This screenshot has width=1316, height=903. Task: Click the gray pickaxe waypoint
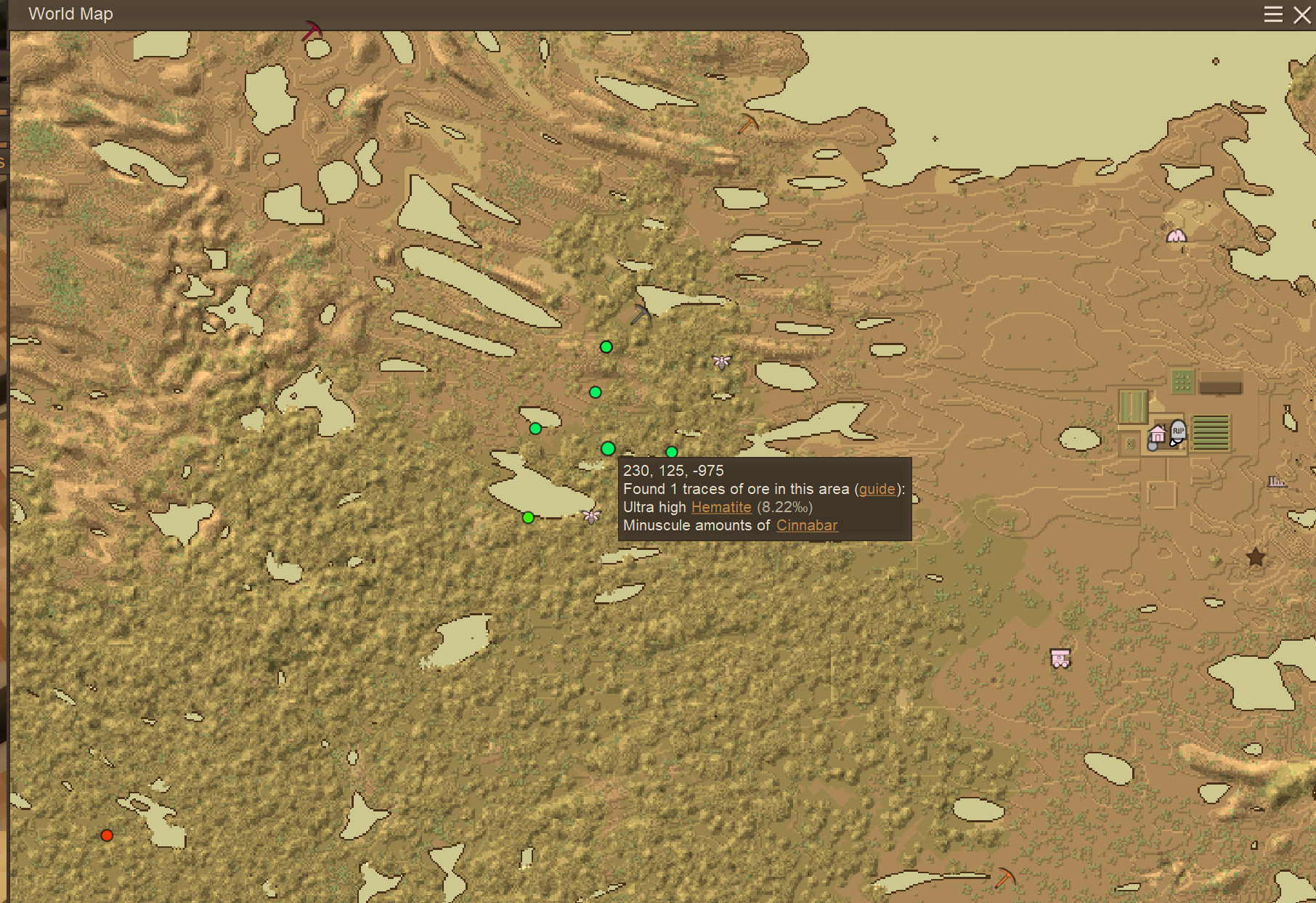point(640,315)
